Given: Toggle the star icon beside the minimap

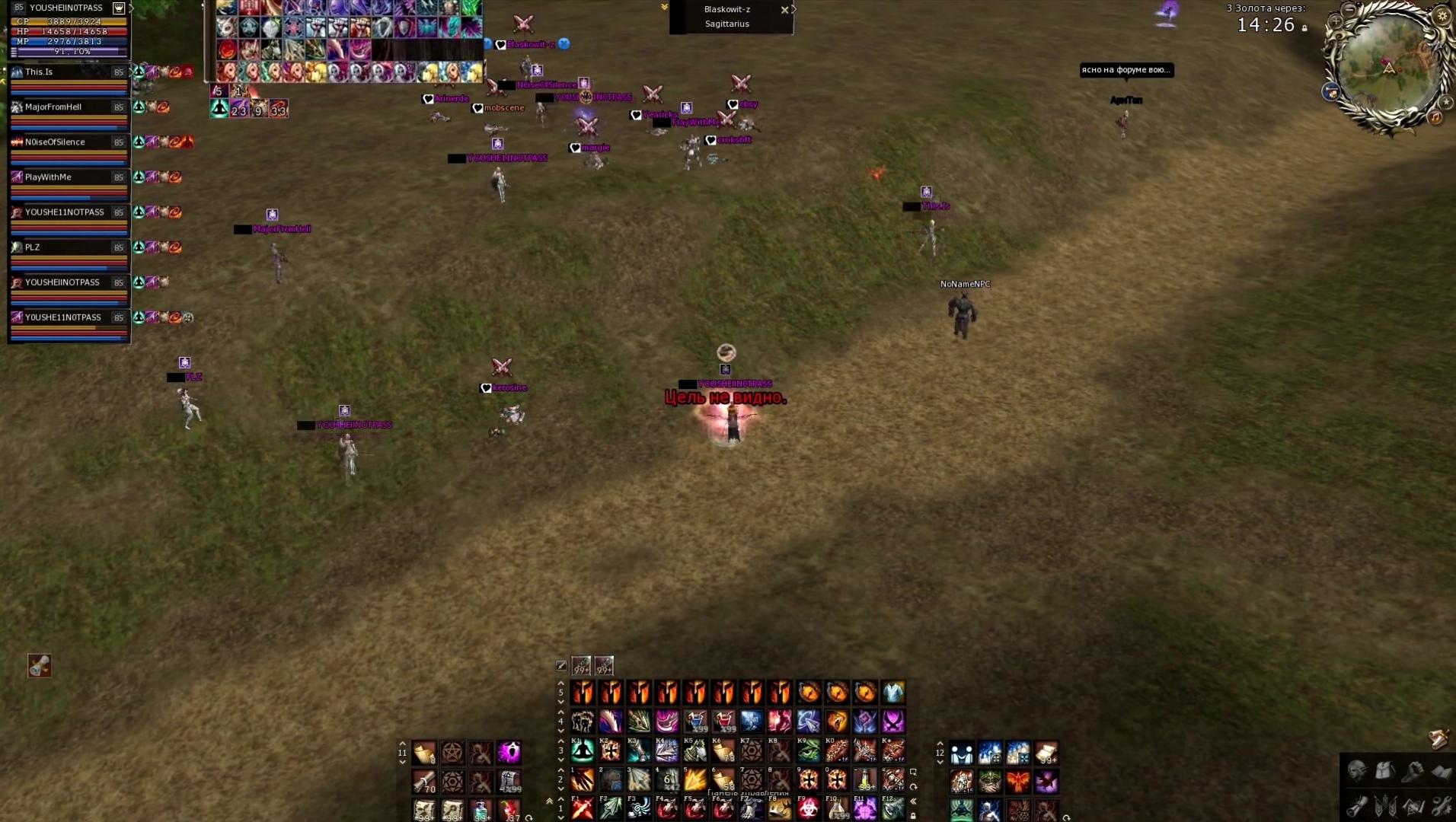Looking at the screenshot, I should tap(1446, 101).
